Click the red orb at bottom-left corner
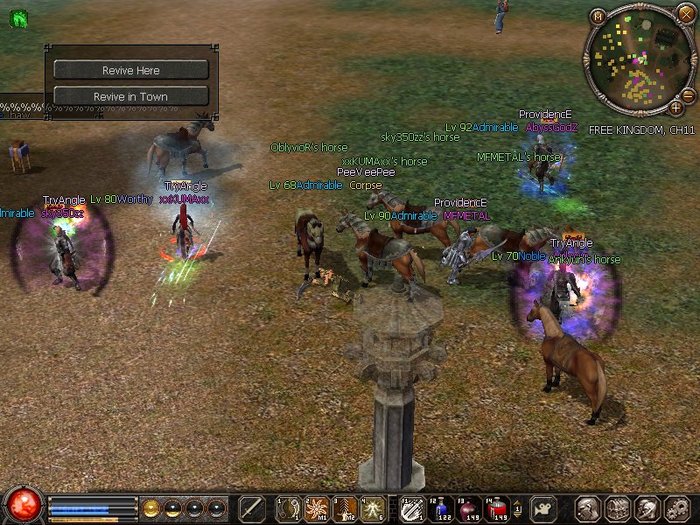Screen dimensions: 700x525 point(21,504)
